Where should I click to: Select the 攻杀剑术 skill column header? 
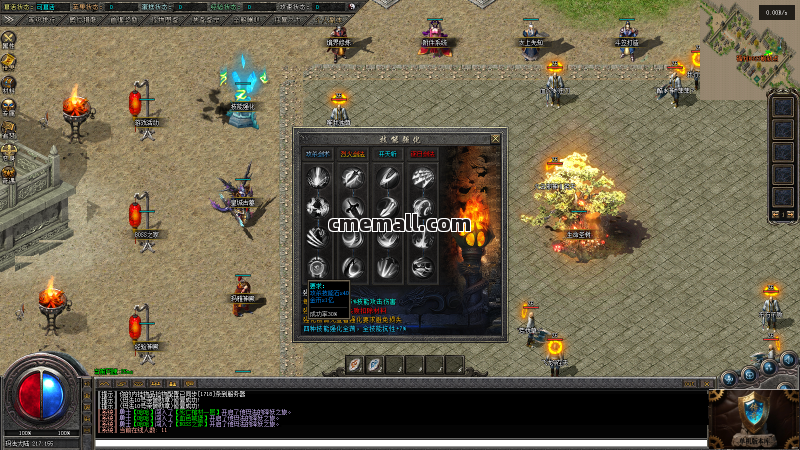[x=319, y=155]
